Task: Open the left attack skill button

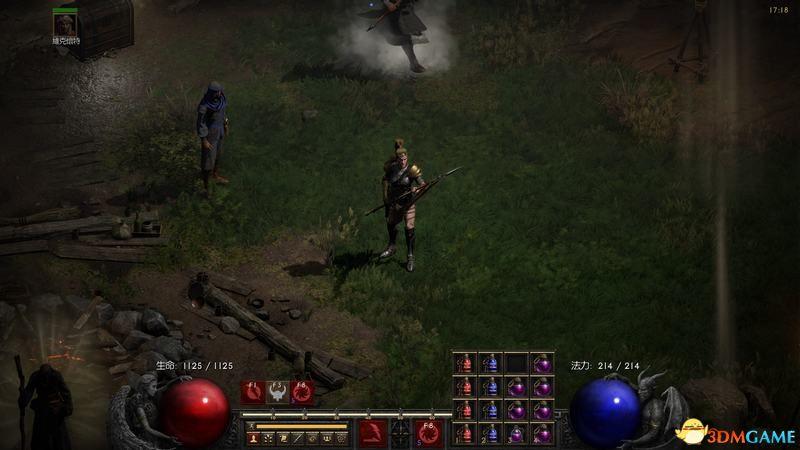Action: 374,432
